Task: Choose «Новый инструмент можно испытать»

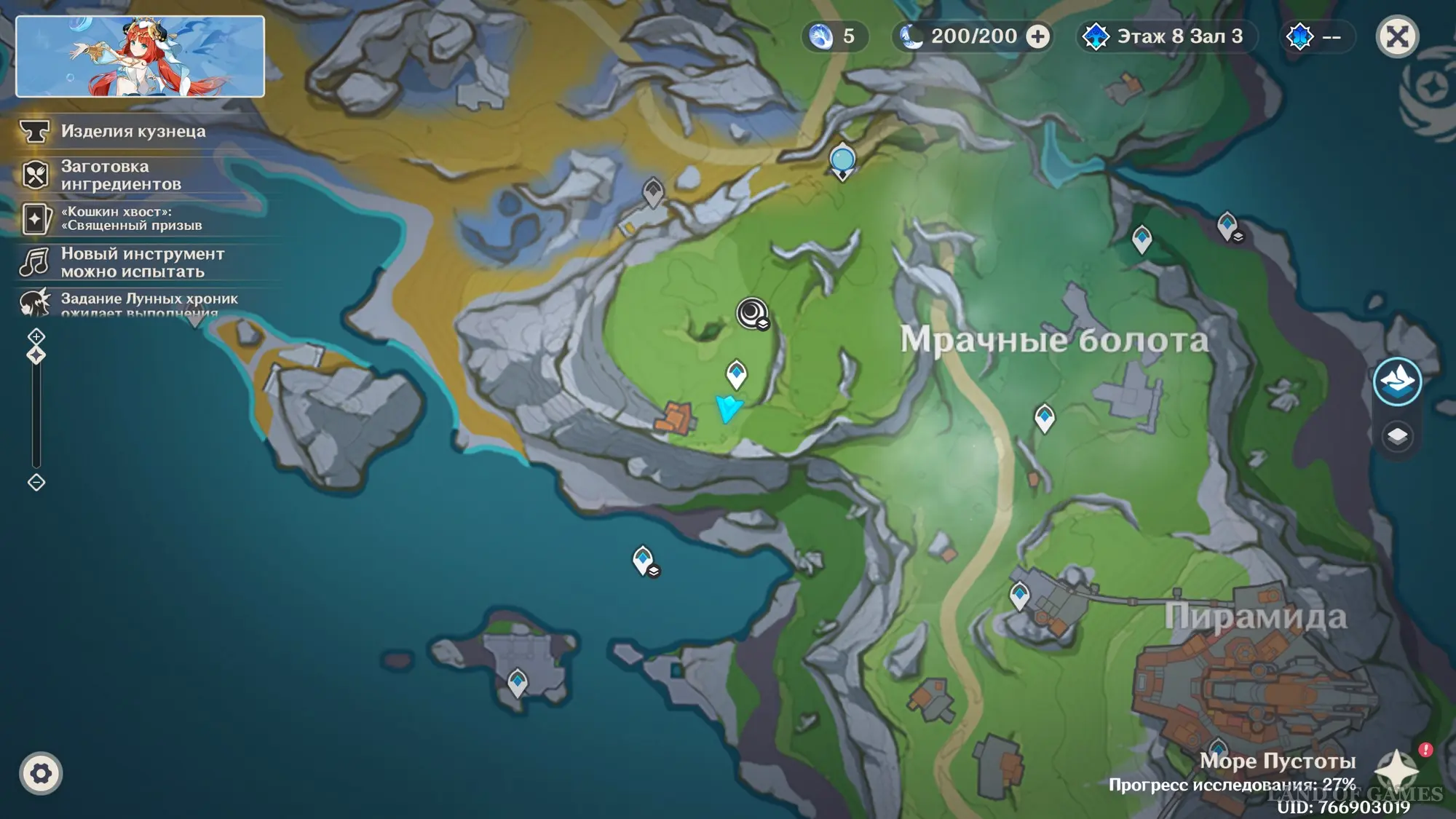Action: point(142,262)
